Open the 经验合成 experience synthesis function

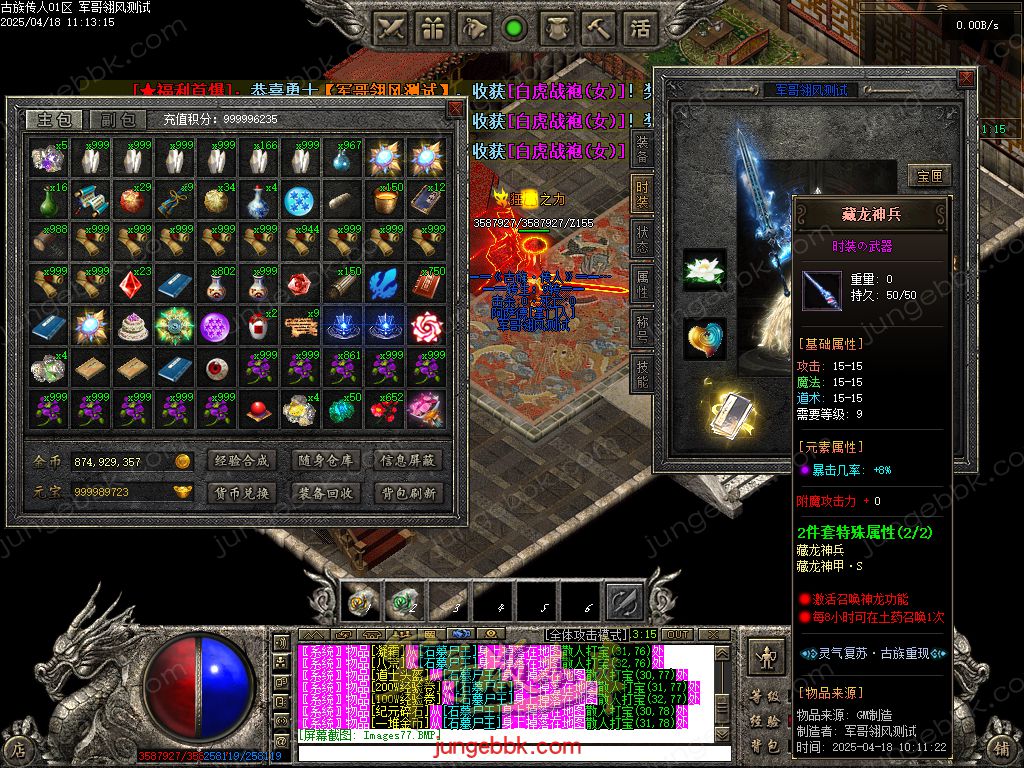(x=241, y=461)
